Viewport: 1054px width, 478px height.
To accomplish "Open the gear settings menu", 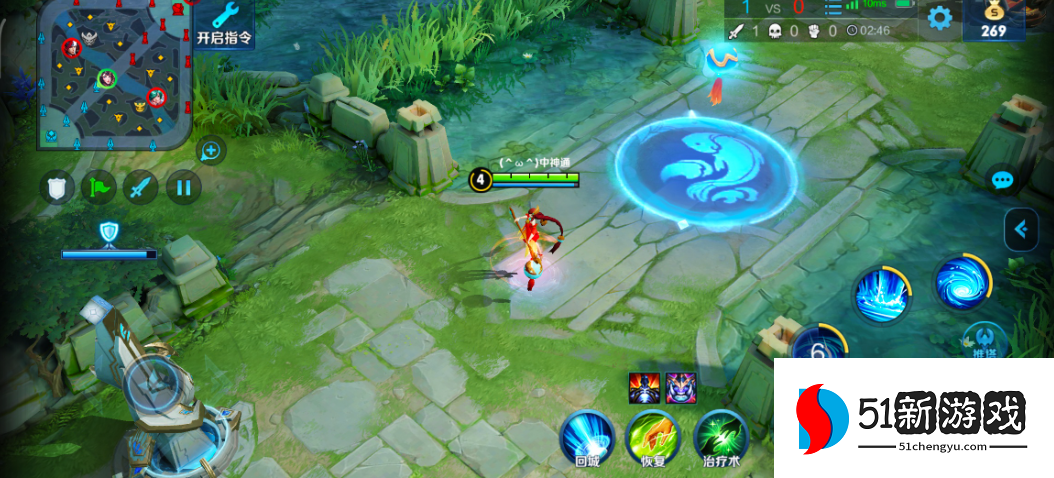I will (x=939, y=17).
